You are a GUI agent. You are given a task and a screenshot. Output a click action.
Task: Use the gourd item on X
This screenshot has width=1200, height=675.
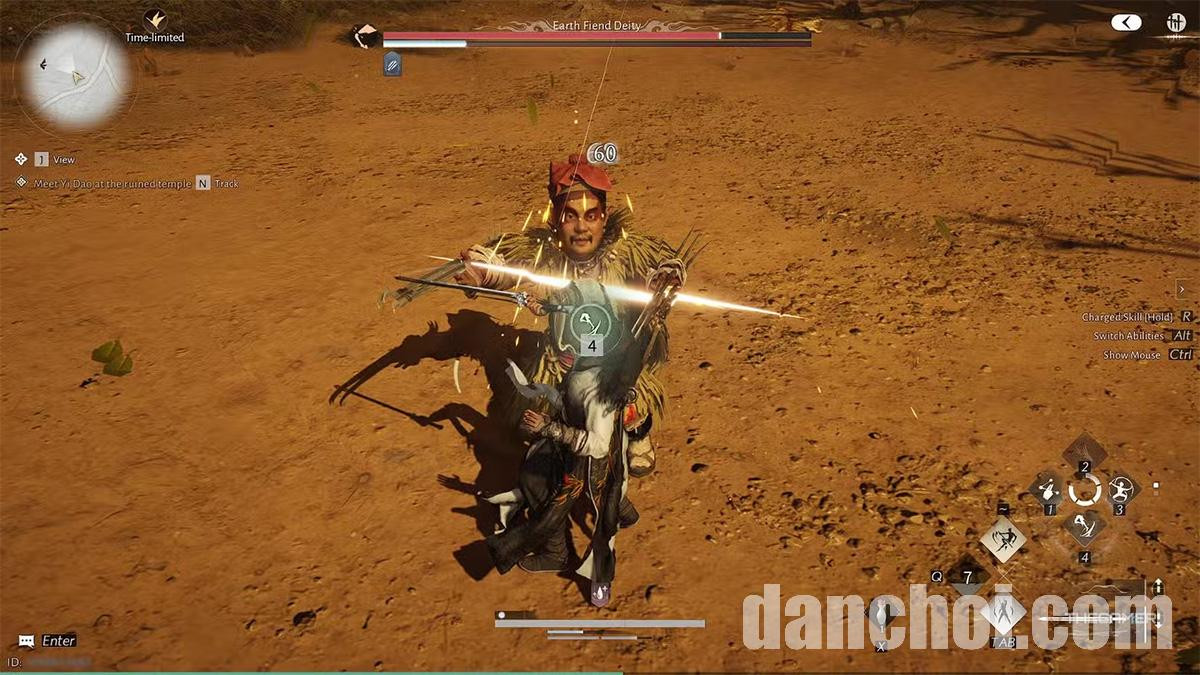point(881,612)
